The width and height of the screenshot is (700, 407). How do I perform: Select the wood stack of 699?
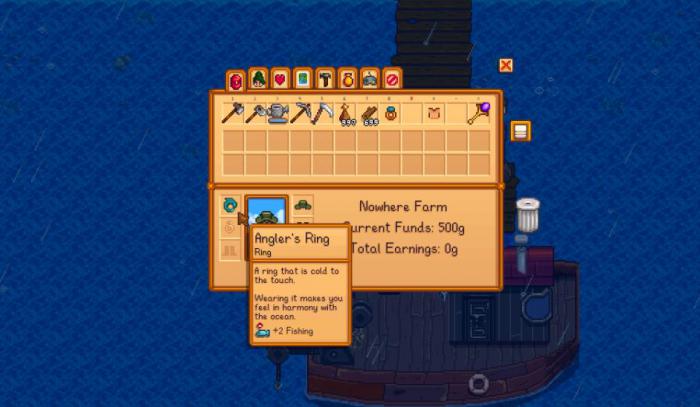point(367,114)
